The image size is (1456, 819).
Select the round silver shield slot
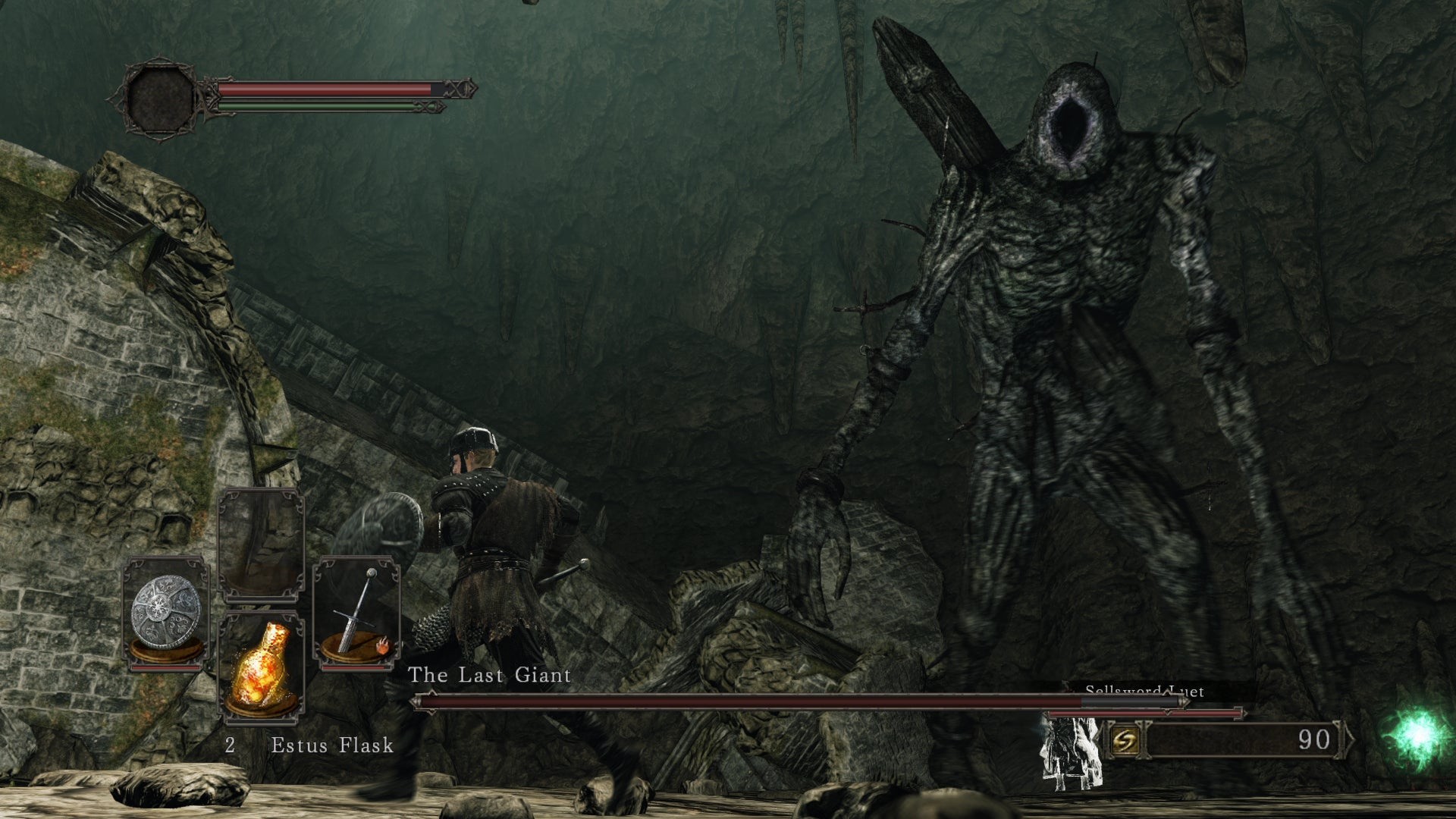click(166, 613)
